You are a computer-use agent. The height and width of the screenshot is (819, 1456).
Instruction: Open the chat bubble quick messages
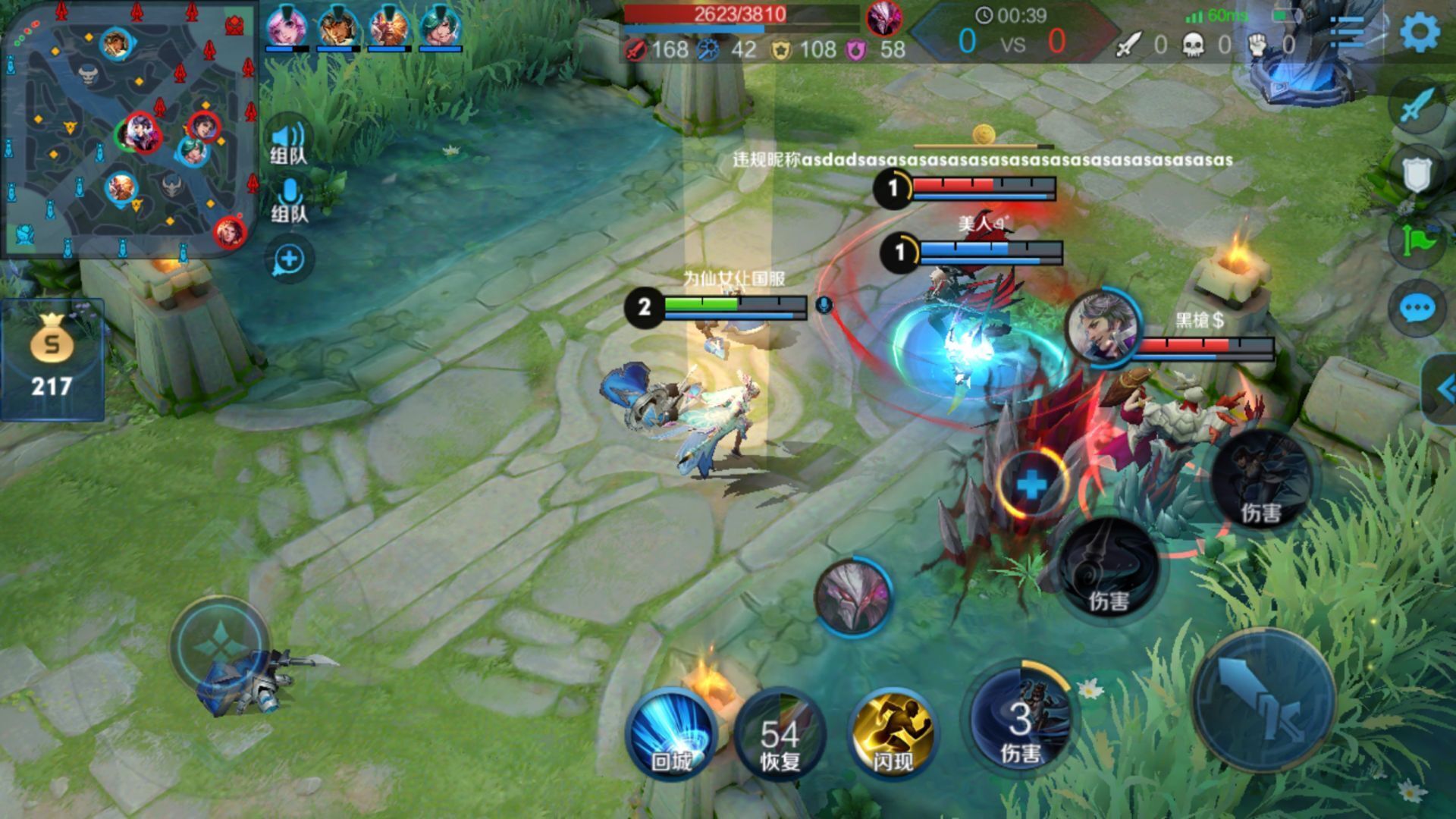pos(1417,309)
